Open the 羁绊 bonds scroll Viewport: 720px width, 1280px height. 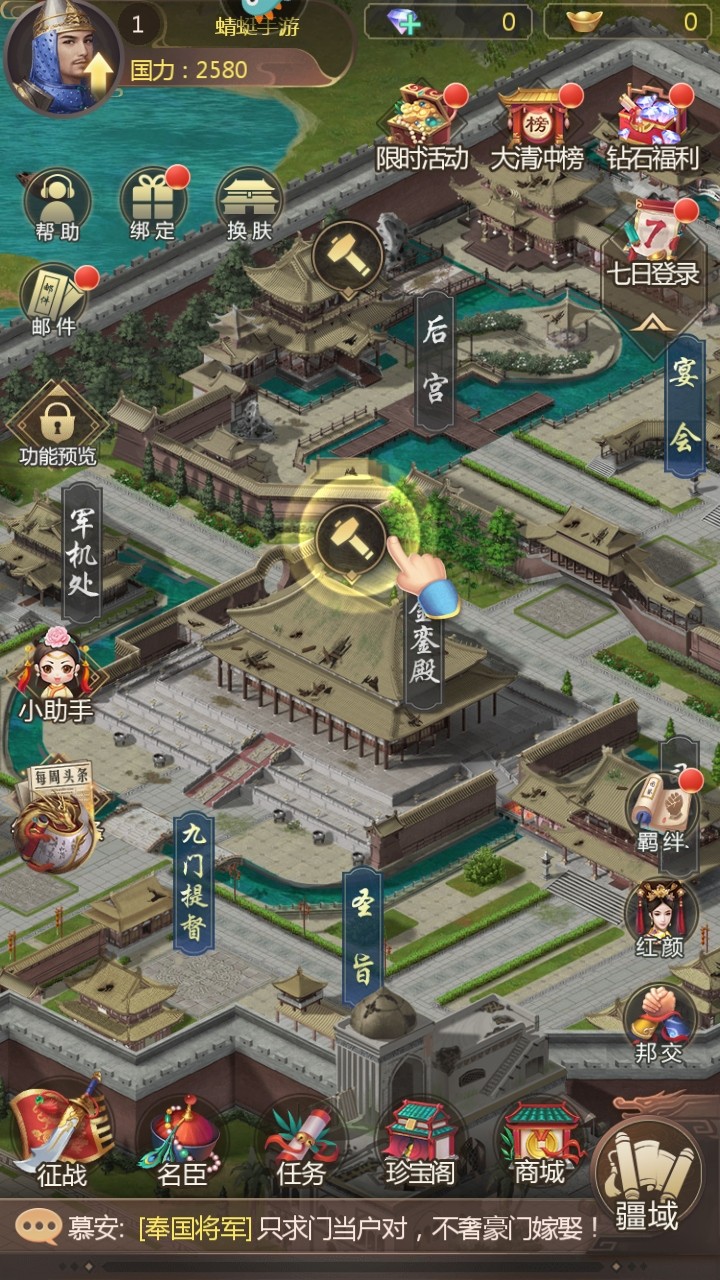point(662,810)
